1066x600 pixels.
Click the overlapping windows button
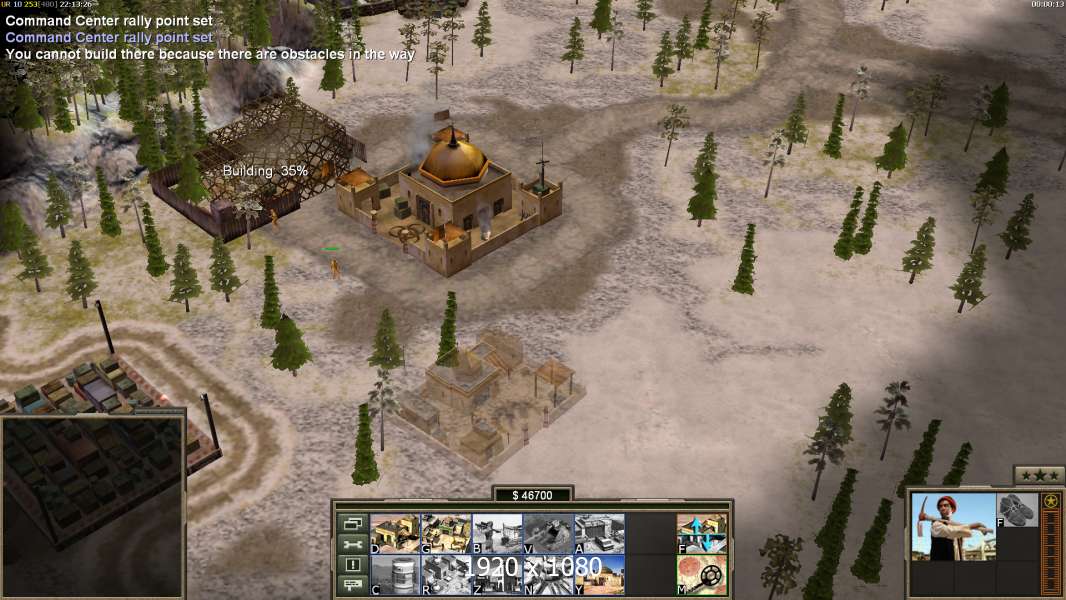pos(353,523)
